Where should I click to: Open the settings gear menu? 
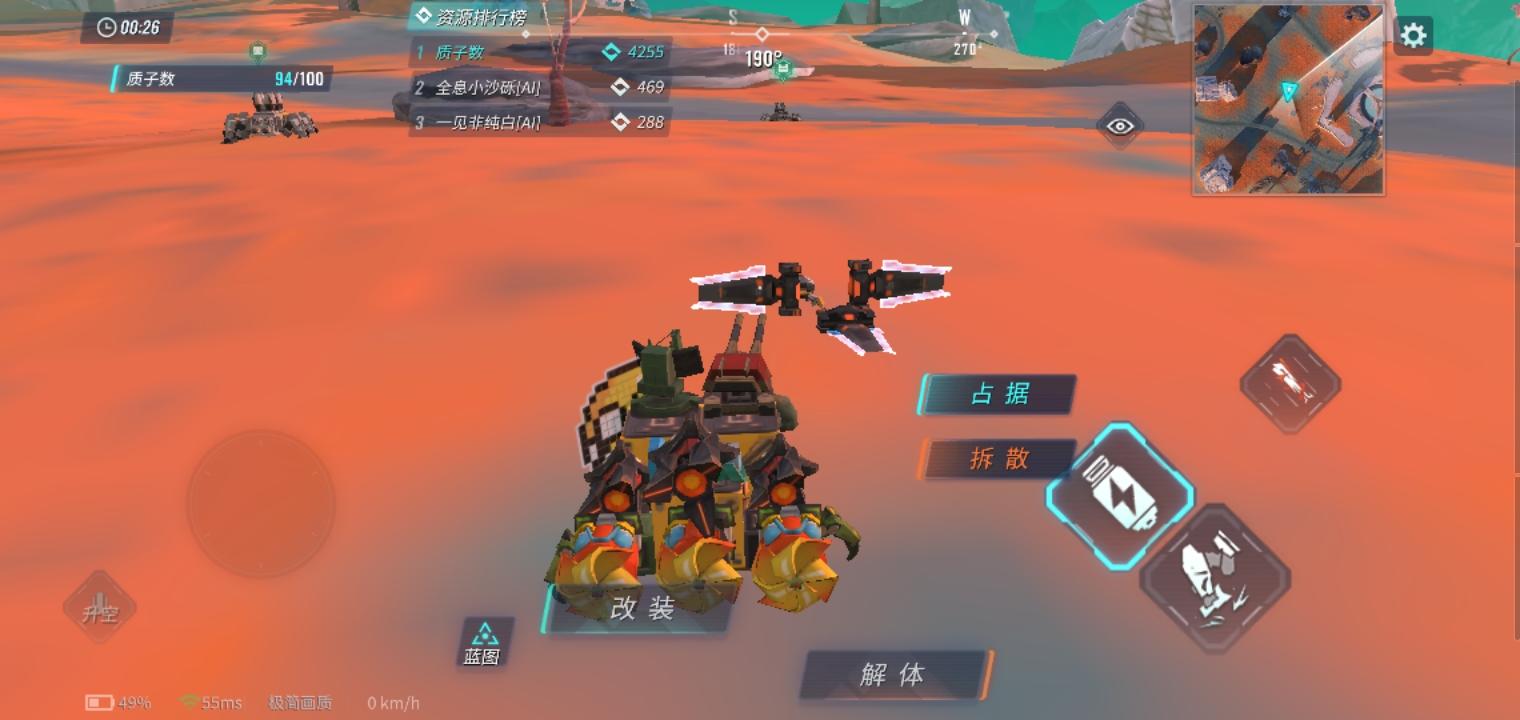point(1413,35)
